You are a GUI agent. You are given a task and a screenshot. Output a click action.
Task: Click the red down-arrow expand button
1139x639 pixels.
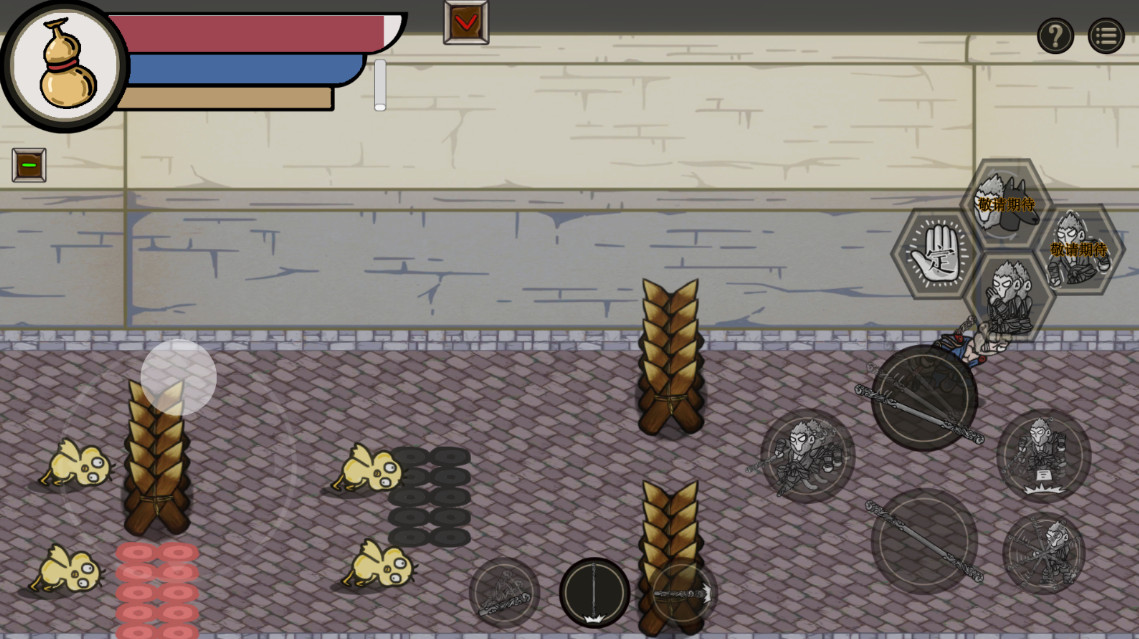[466, 21]
